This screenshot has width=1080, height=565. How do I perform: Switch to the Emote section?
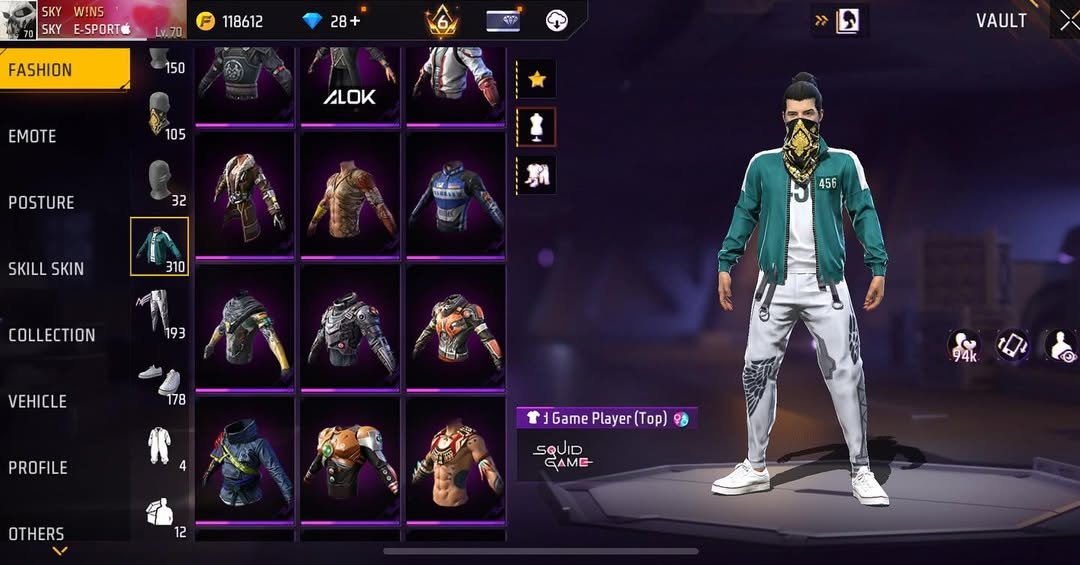[x=32, y=136]
